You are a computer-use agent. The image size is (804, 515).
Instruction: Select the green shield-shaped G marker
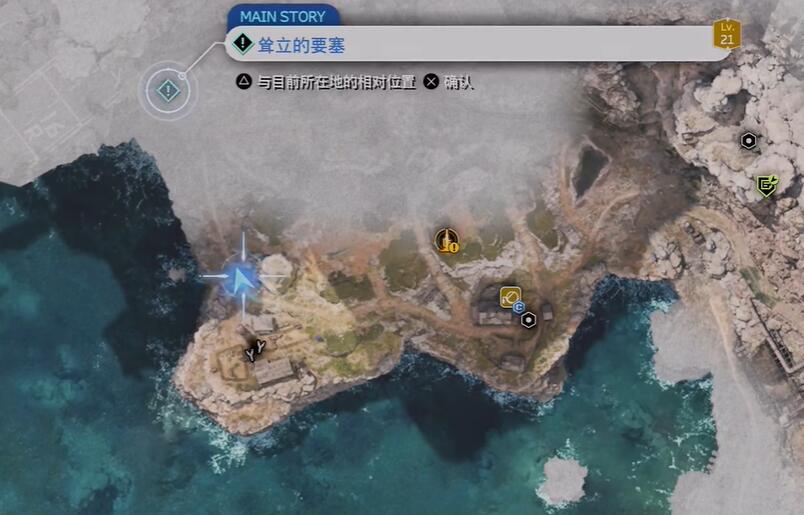pyautogui.click(x=767, y=185)
